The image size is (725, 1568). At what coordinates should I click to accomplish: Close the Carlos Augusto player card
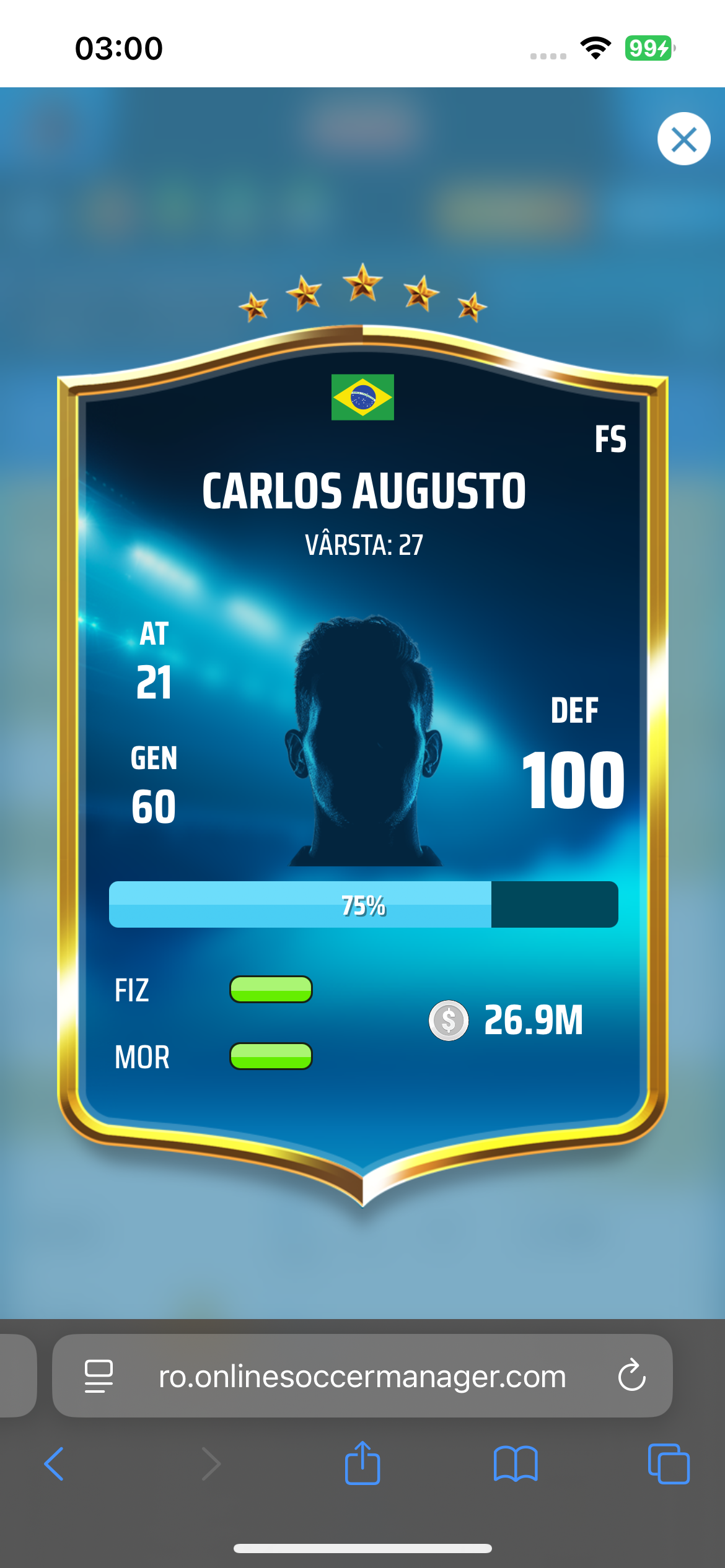[683, 139]
